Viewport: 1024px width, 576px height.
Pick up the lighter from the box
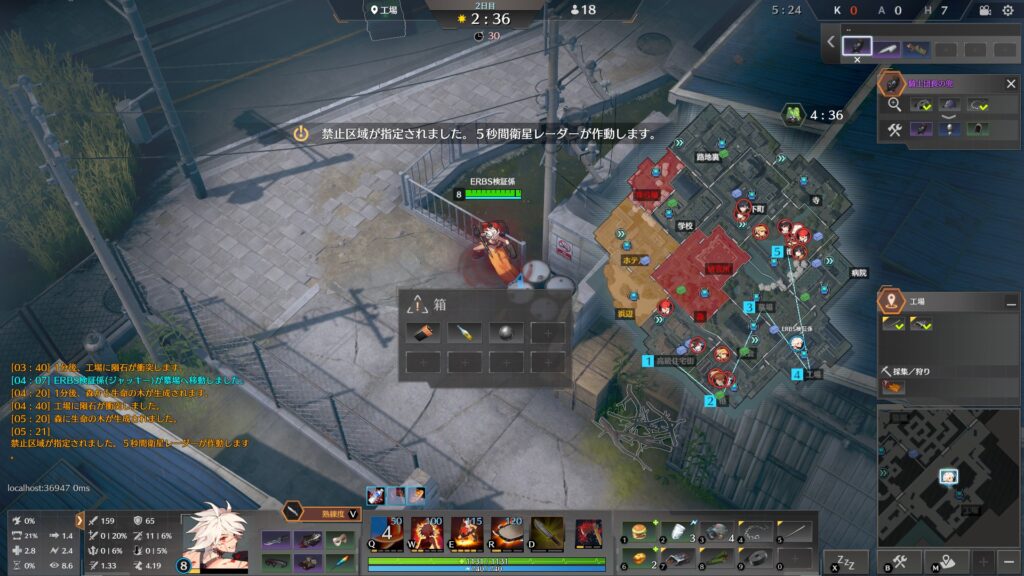tap(464, 332)
